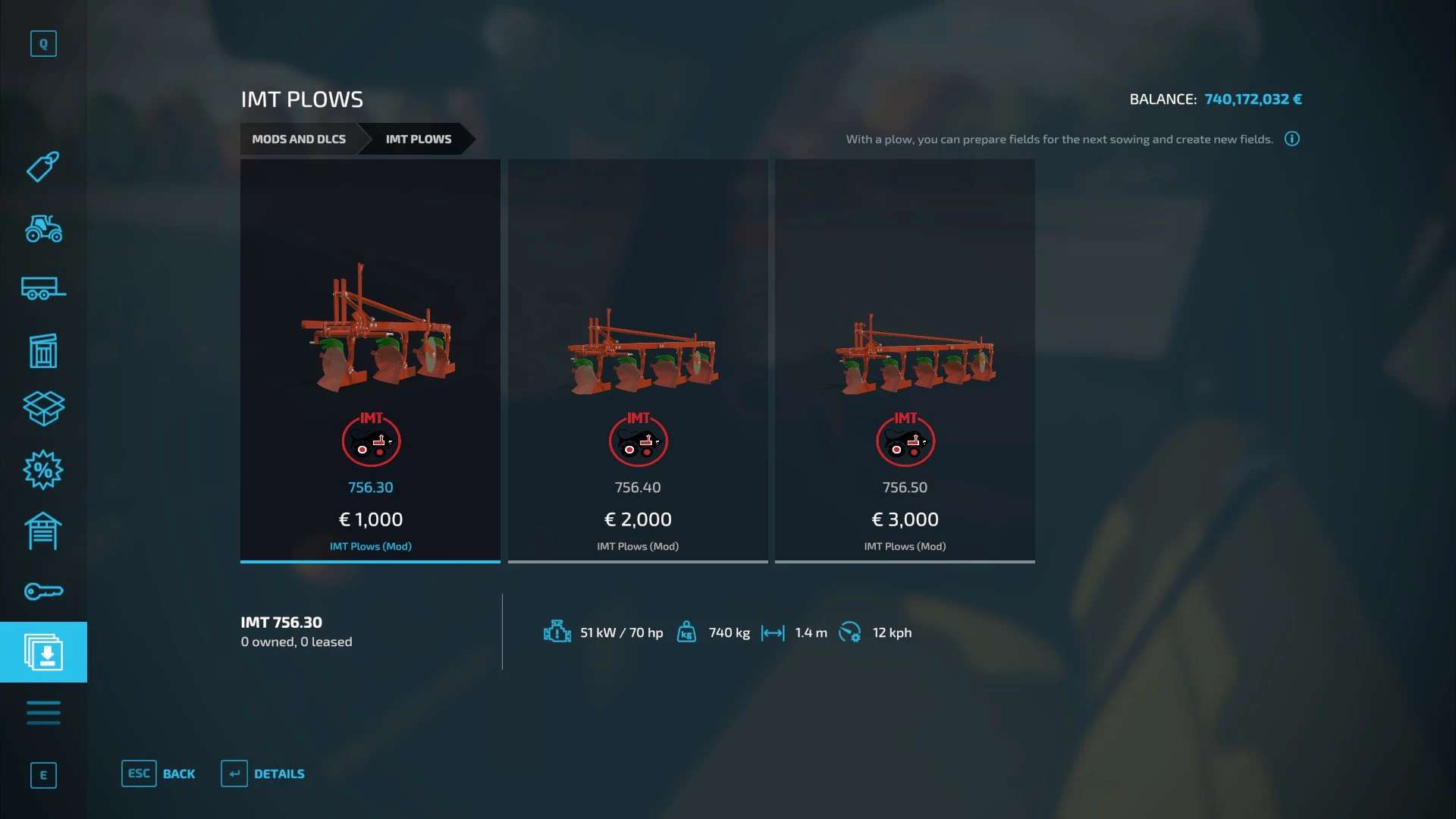Open the three-line list menu icon

pos(43,713)
